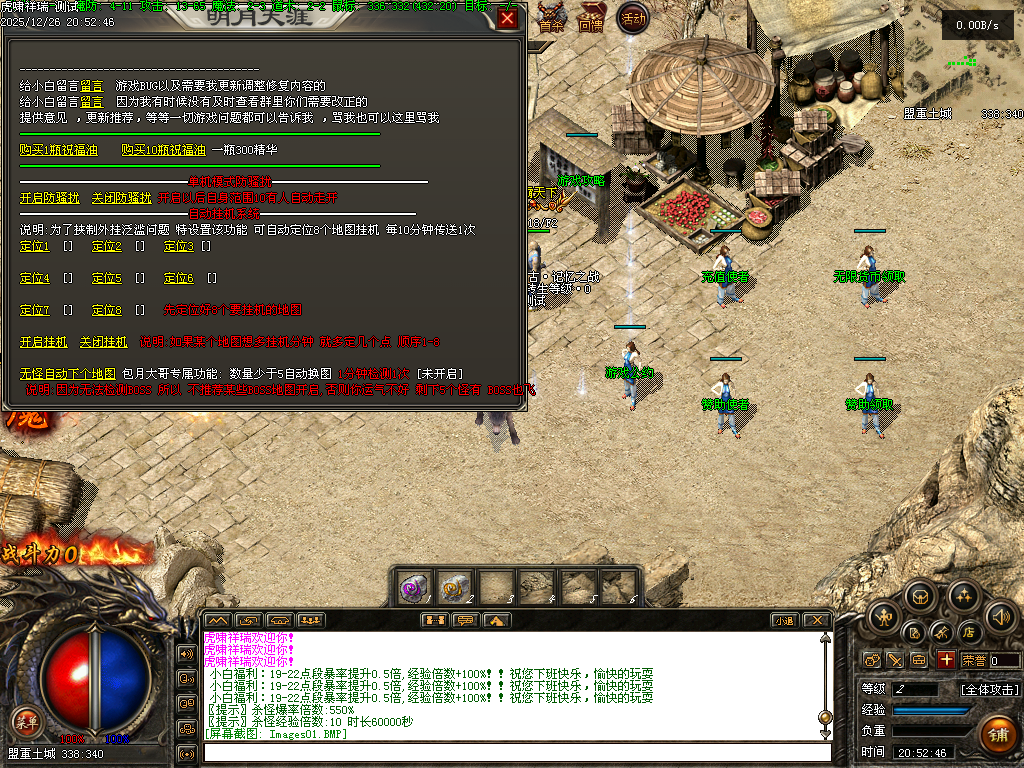Image resolution: width=1024 pixels, height=768 pixels.
Task: Choose the 购买10瓶祝福油 purchase link
Action: tap(163, 150)
